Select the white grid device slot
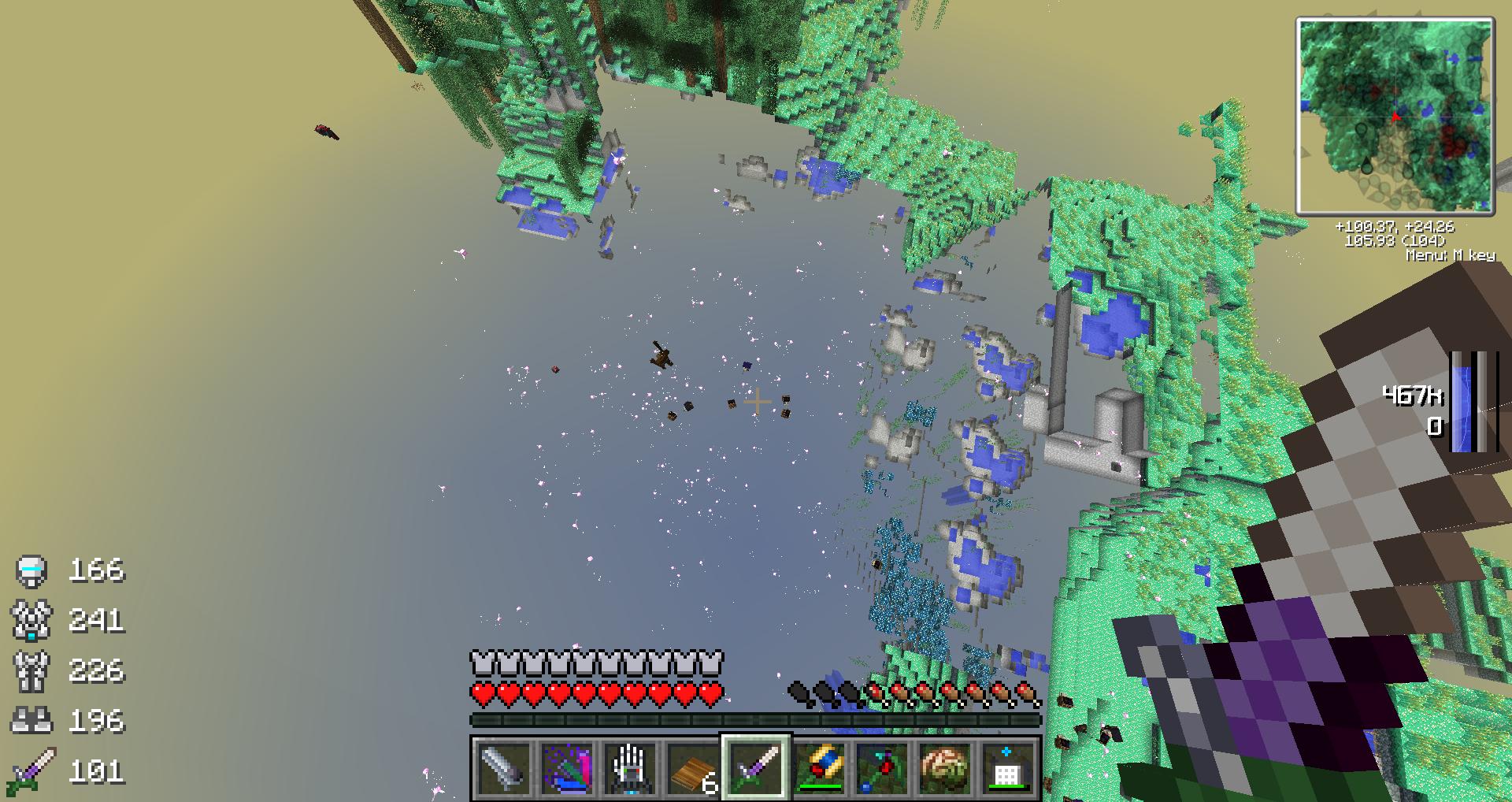The height and width of the screenshot is (802, 1512). (x=1008, y=768)
